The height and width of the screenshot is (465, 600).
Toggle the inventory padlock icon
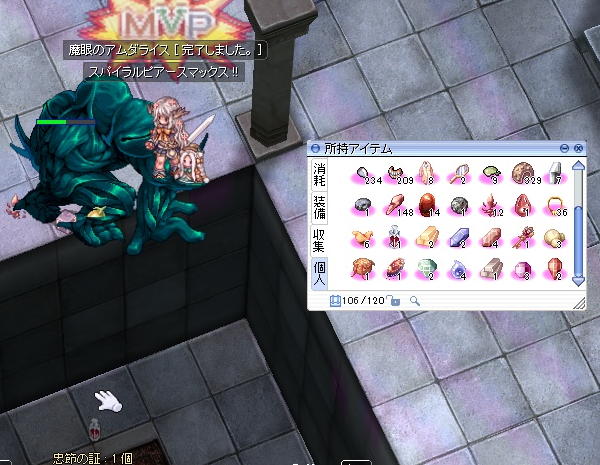pos(395,299)
